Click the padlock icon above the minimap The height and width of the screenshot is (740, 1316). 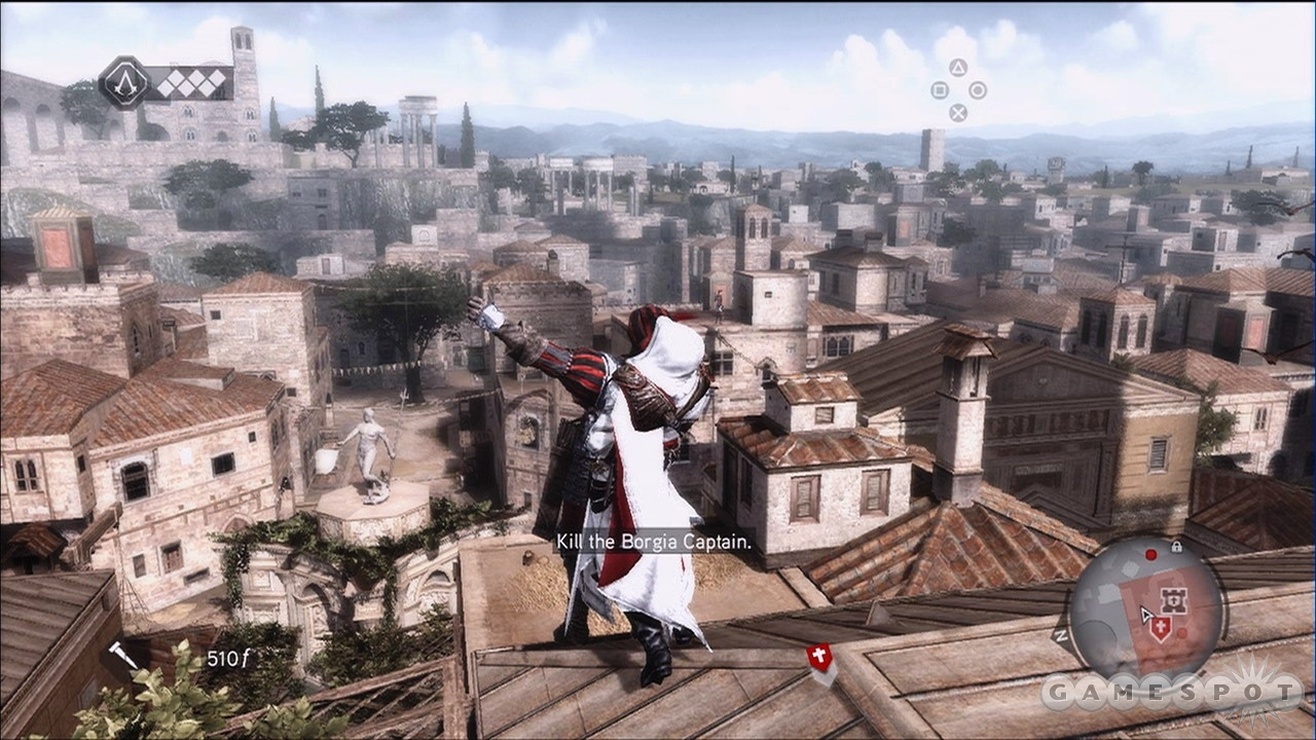[1177, 547]
